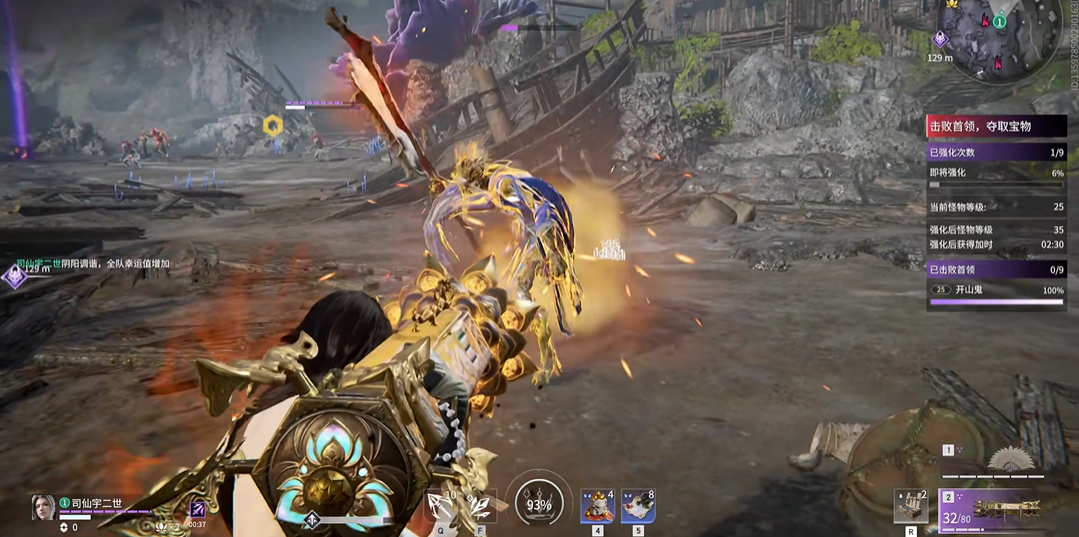The width and height of the screenshot is (1079, 537).
Task: Click the yellow hexagon waypoint marker
Action: pos(272,125)
